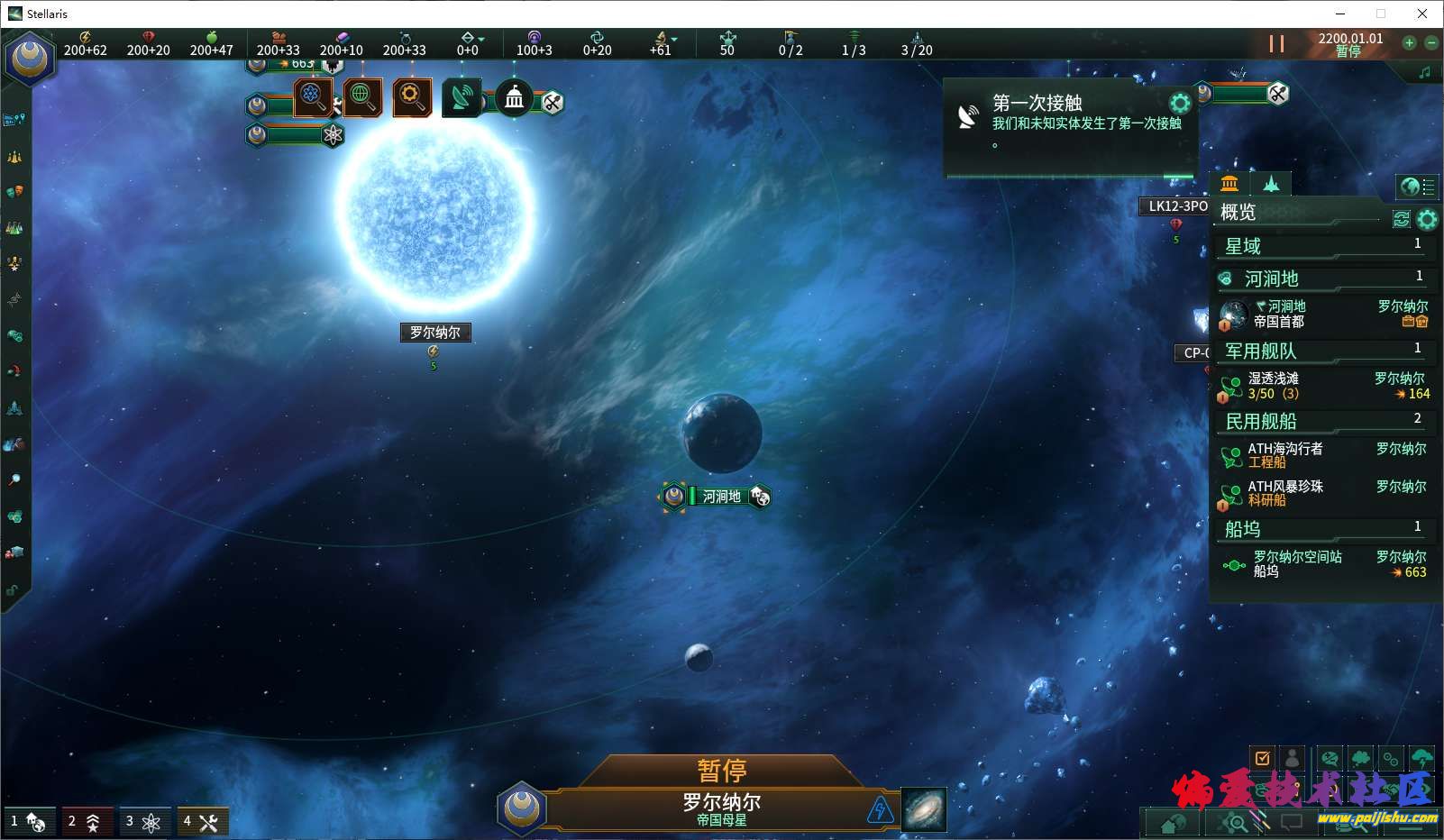Screen dimensions: 1444x840
Task: Select the 河涧地 planet label
Action: pos(721,497)
